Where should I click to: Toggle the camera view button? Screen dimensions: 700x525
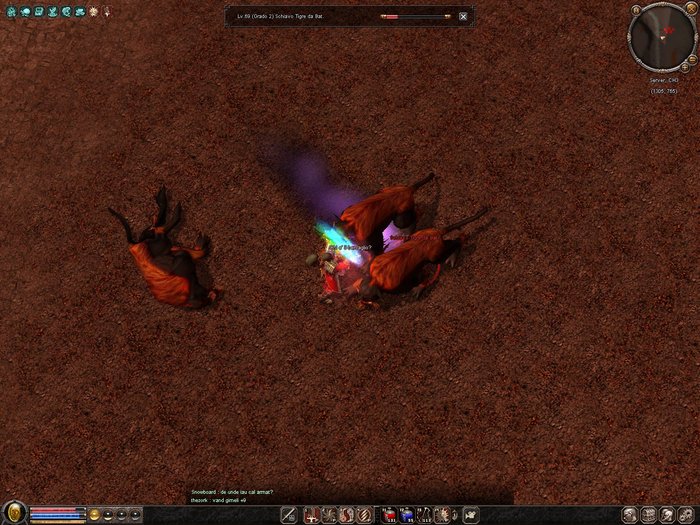tap(472, 514)
